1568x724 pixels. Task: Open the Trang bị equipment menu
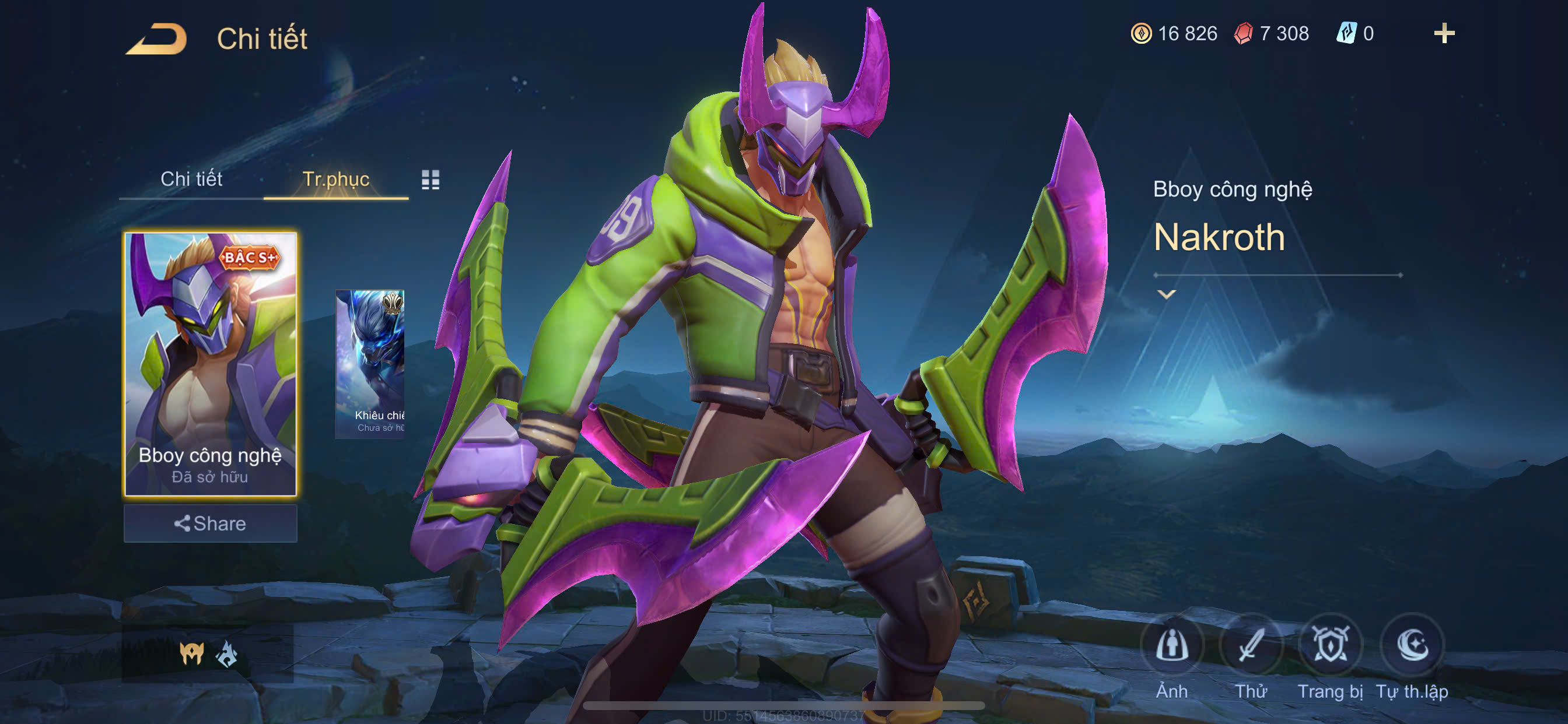click(x=1330, y=646)
